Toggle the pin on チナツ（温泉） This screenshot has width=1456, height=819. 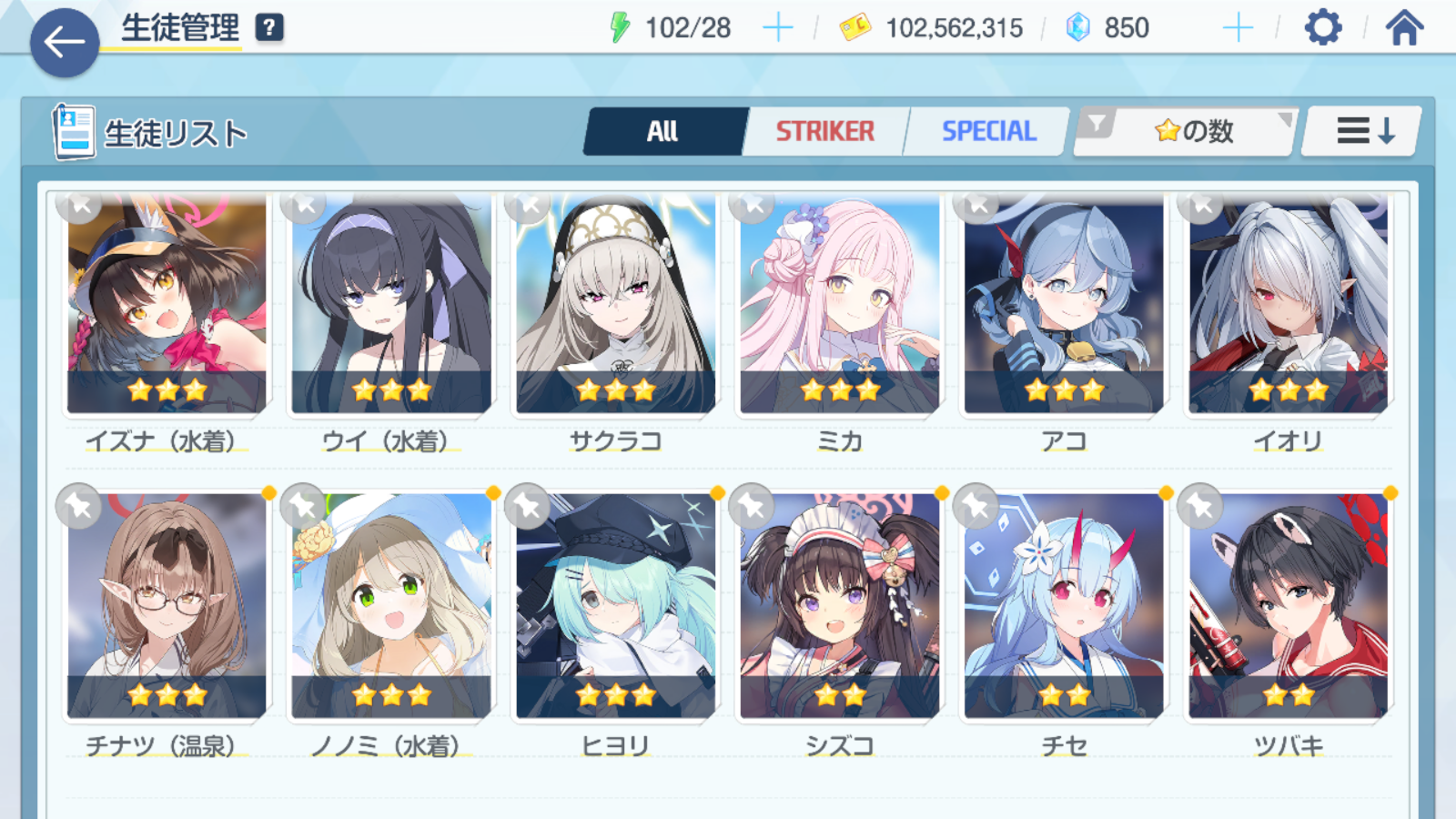click(78, 506)
